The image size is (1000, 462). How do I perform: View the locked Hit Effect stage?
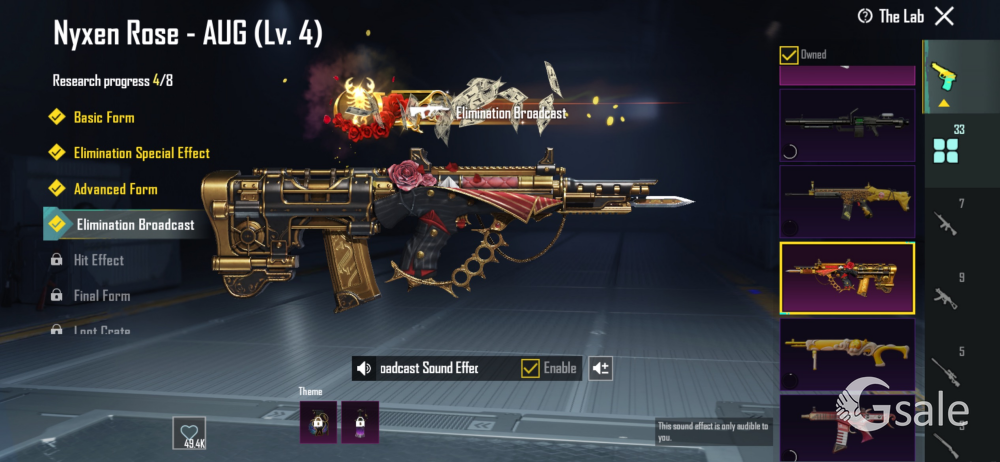click(x=98, y=260)
